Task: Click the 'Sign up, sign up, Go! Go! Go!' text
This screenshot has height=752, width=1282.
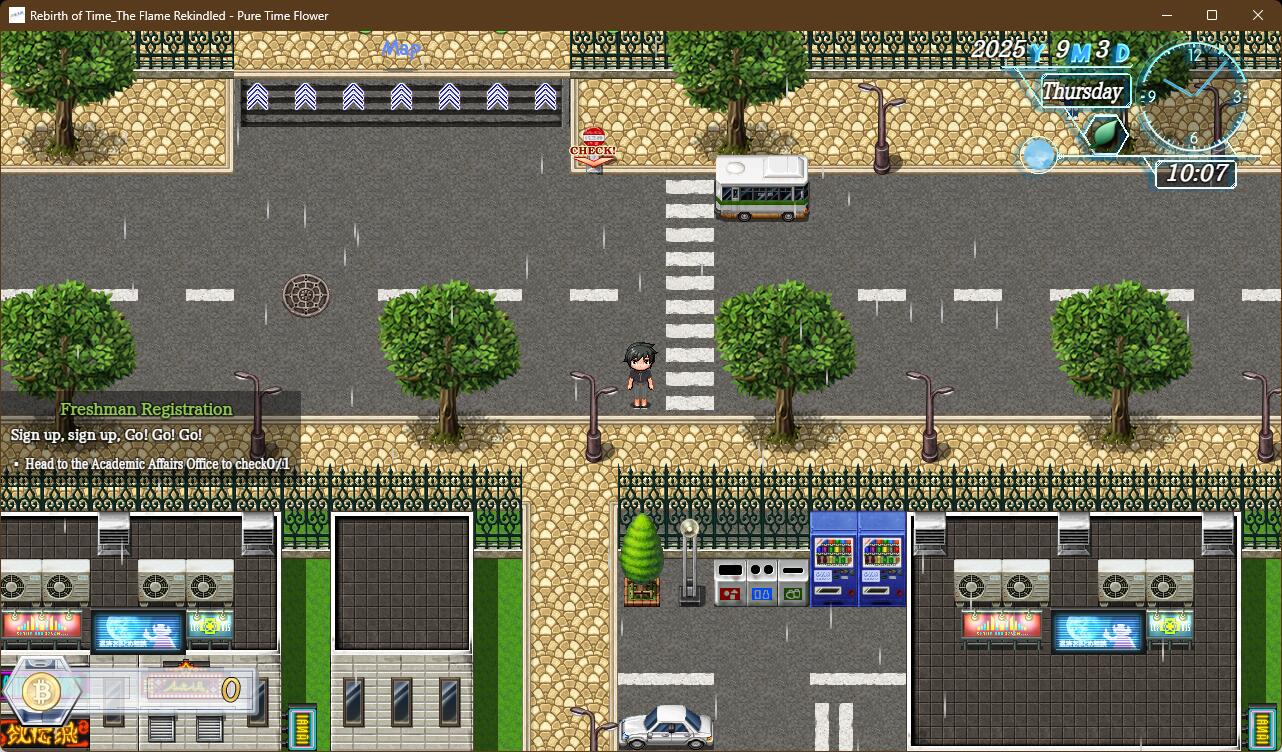Action: point(104,434)
